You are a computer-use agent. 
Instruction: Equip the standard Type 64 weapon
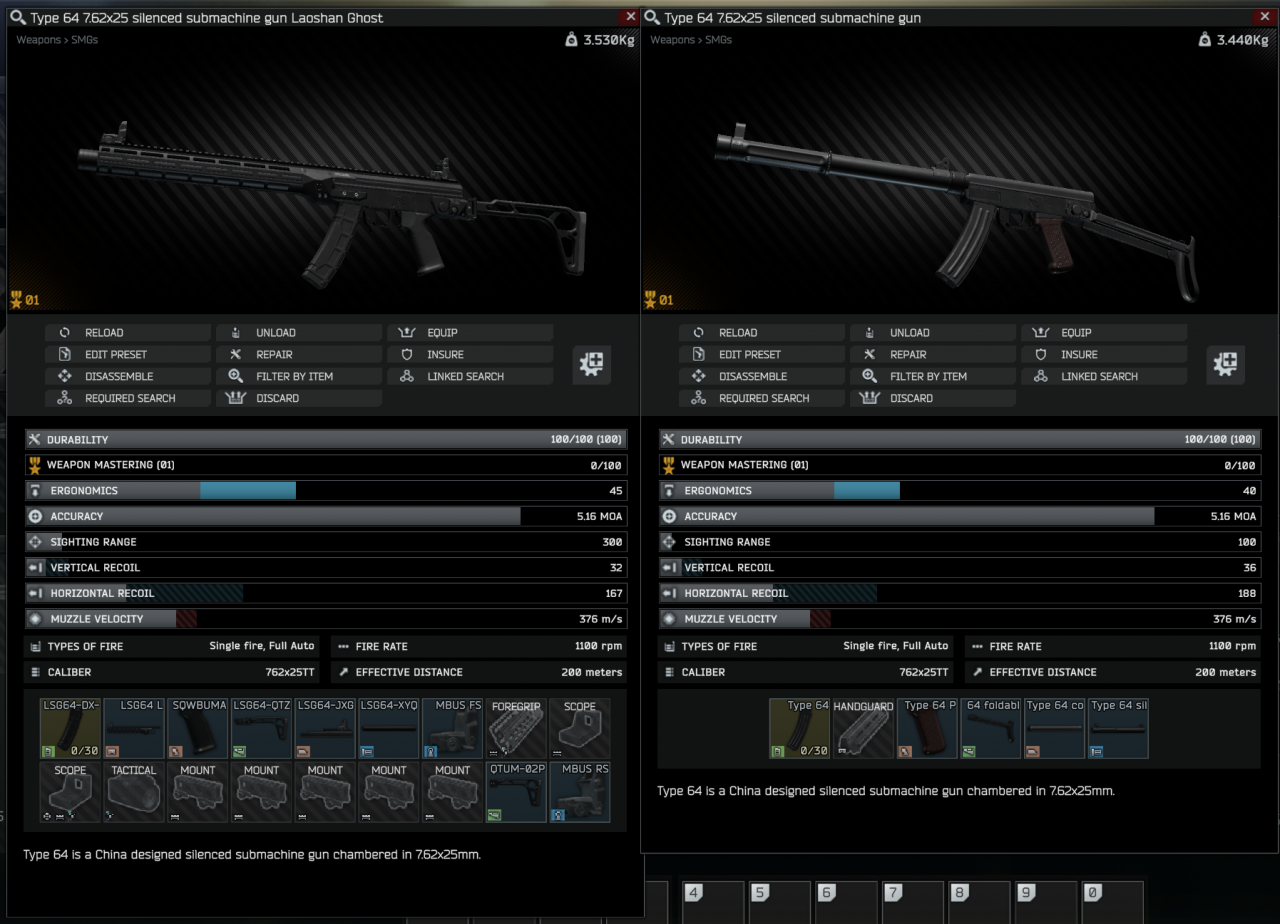tap(1076, 333)
